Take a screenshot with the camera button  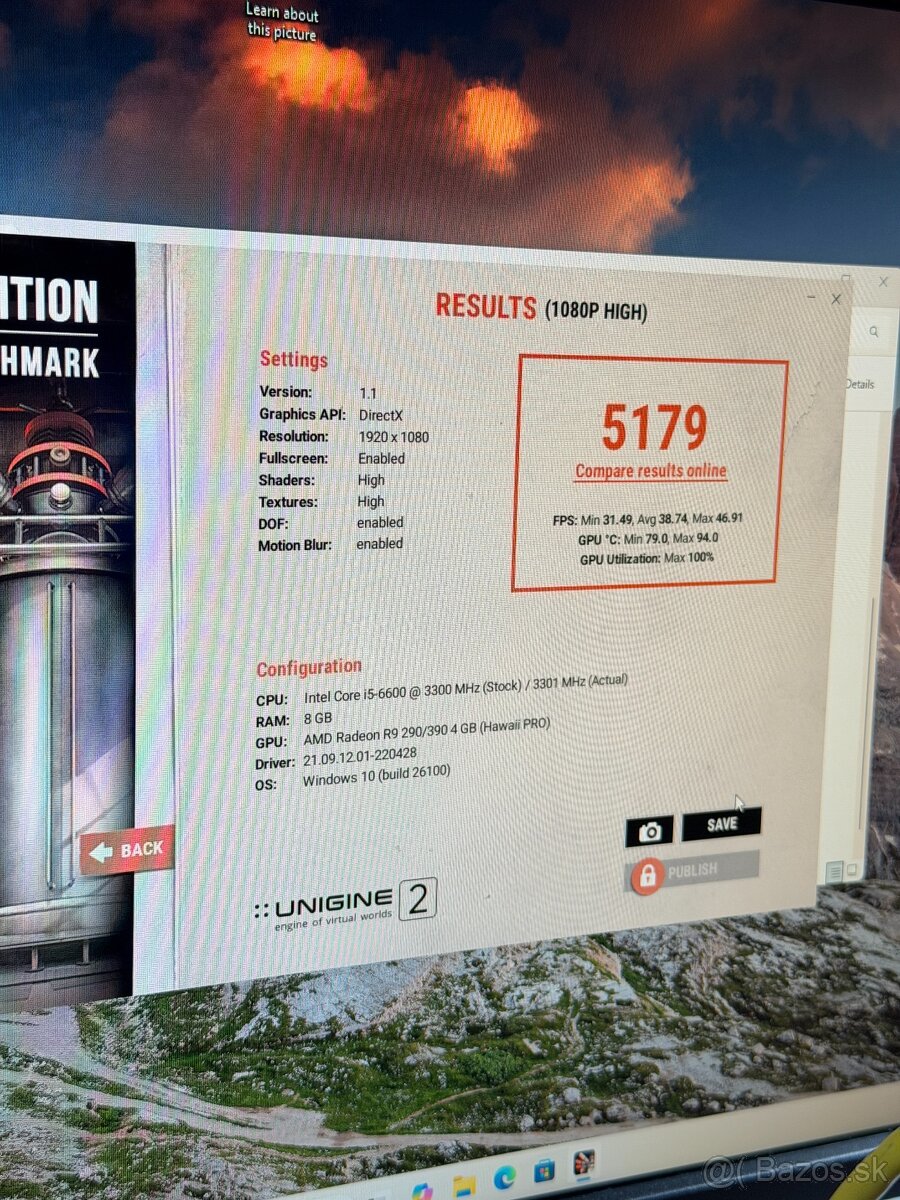click(649, 831)
